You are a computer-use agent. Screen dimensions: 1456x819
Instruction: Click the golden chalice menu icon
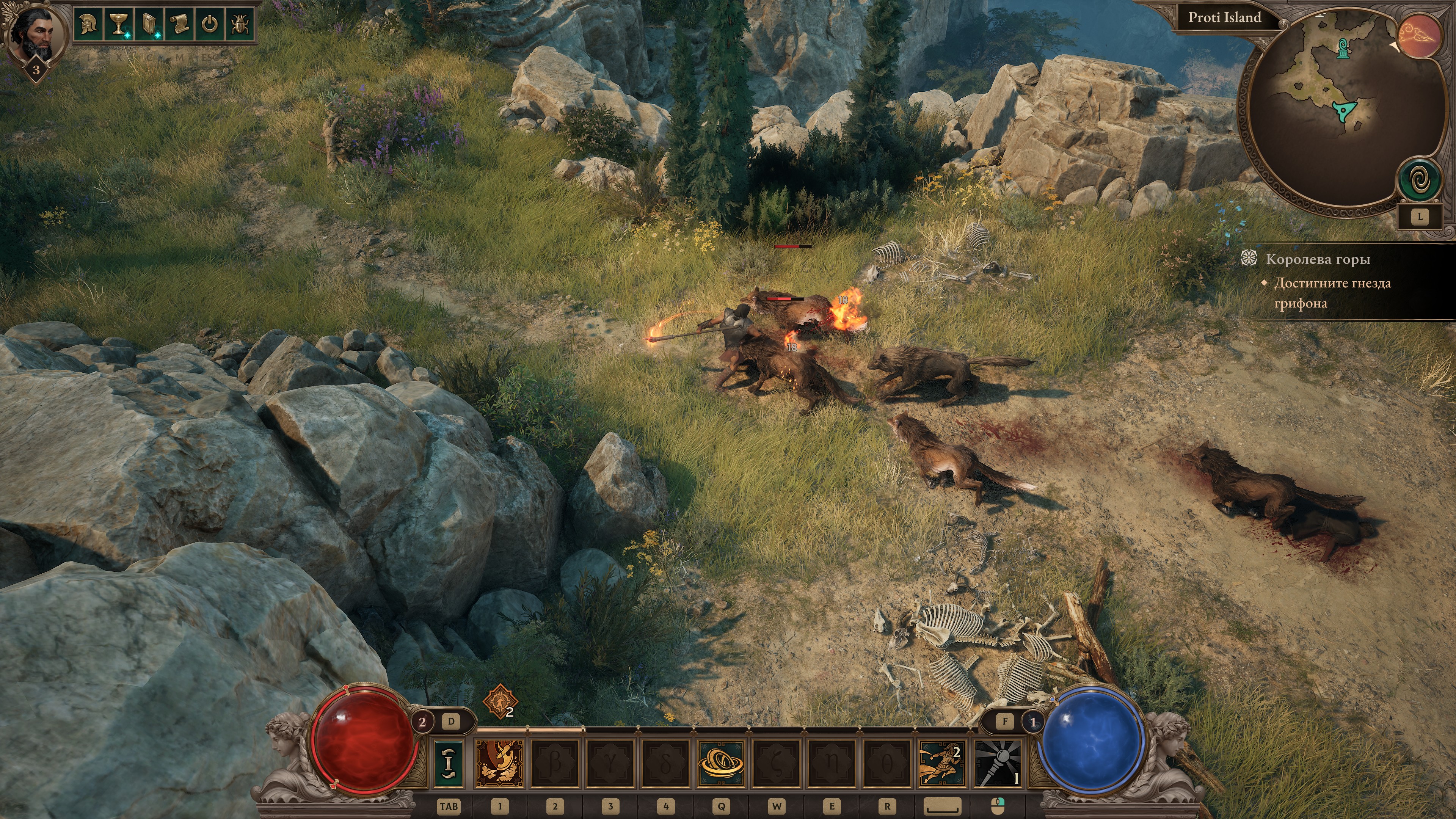coord(118,24)
